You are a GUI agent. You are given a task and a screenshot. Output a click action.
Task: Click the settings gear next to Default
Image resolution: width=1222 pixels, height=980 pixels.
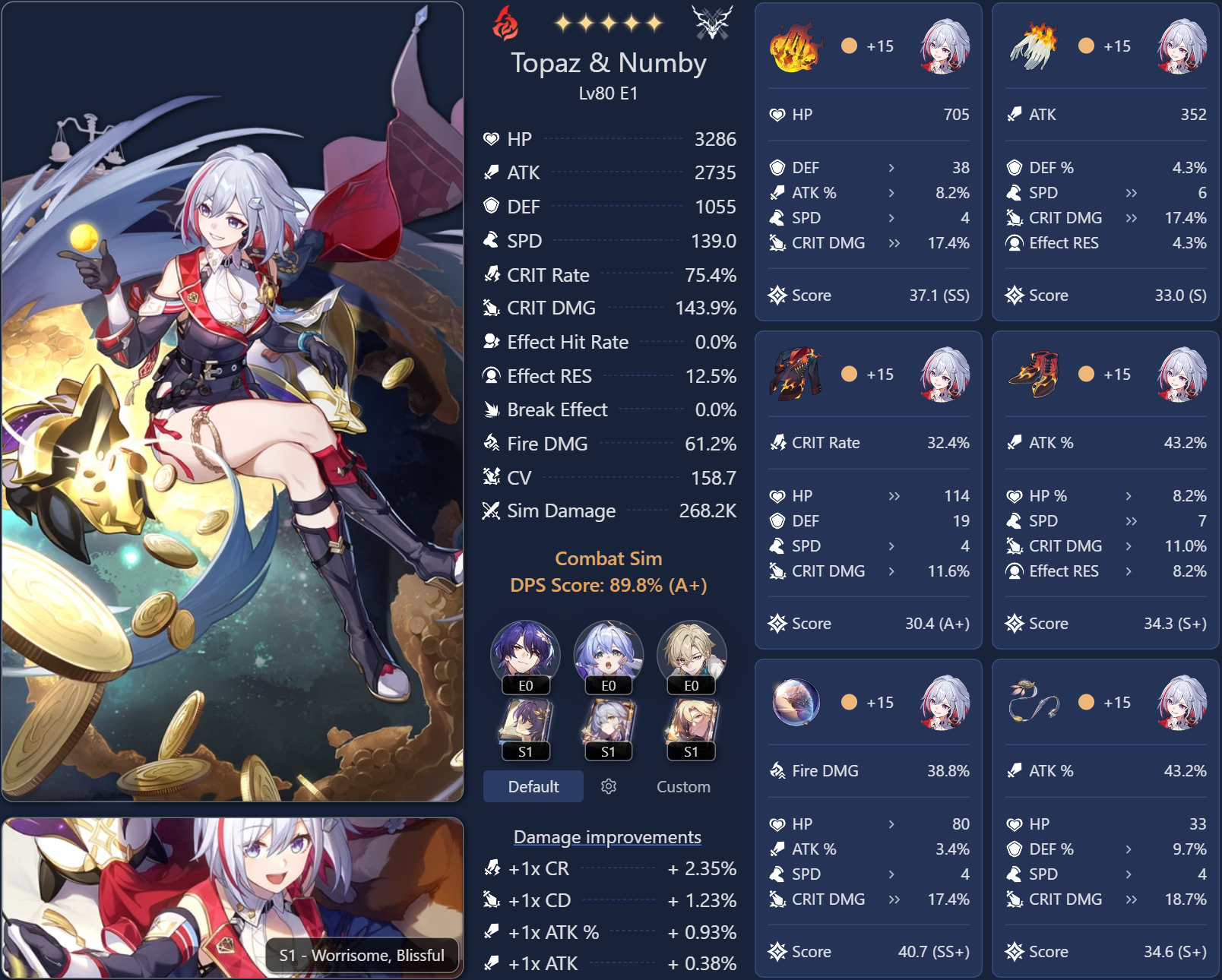(x=609, y=786)
